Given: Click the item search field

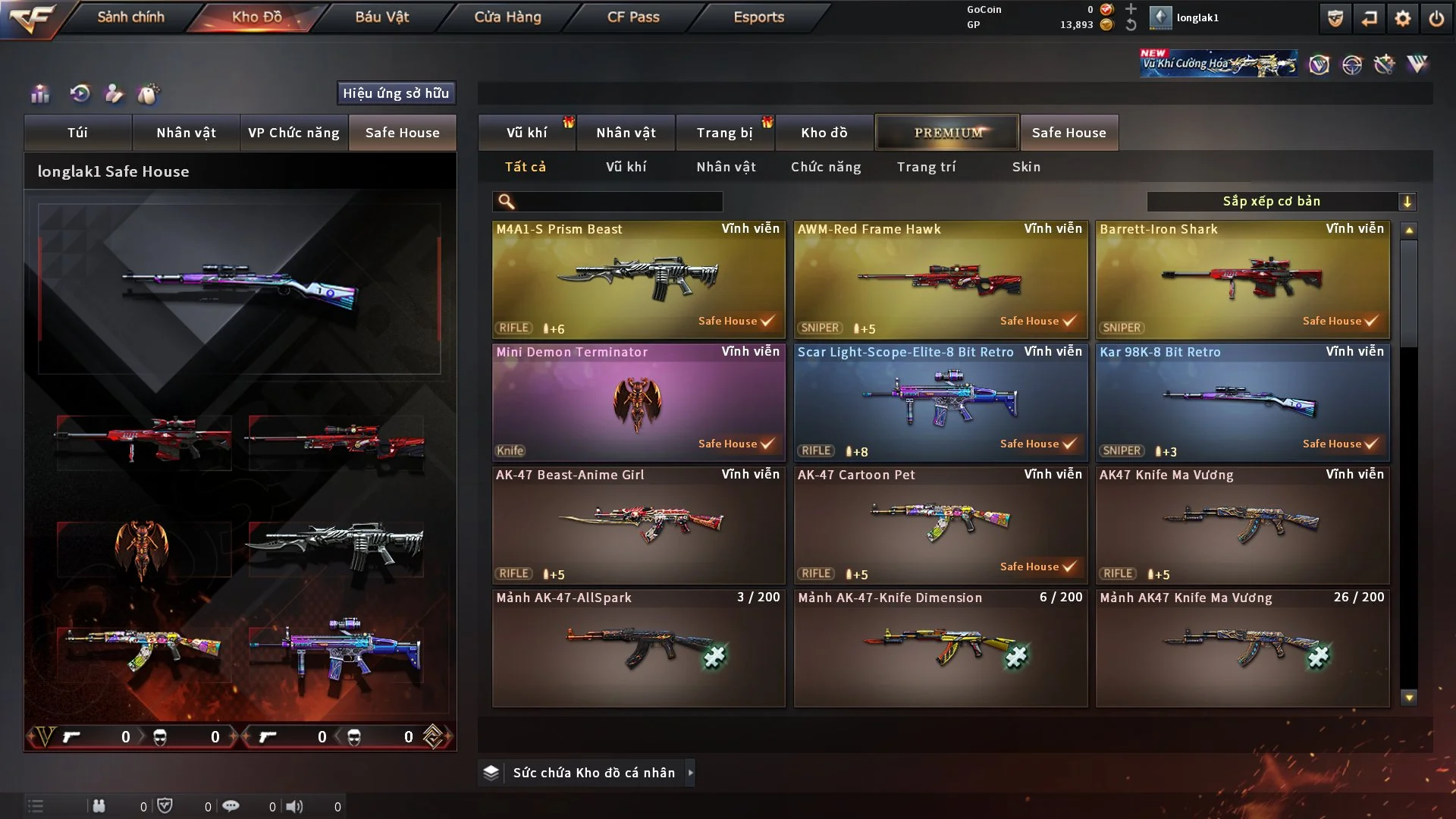Looking at the screenshot, I should tap(618, 202).
